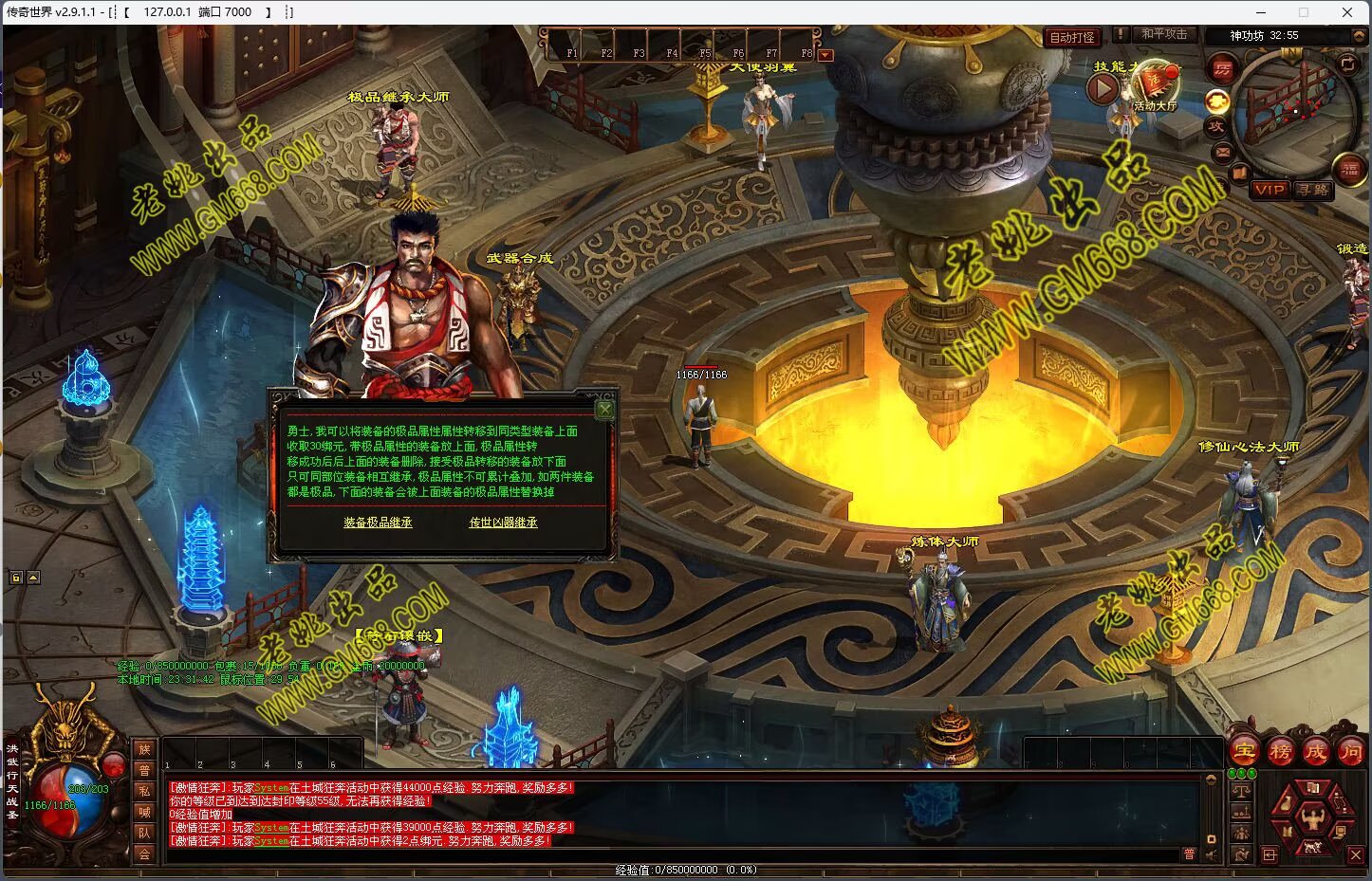Activate the 寻路 pathfinding button
Viewport: 1372px width, 881px height.
[1313, 190]
